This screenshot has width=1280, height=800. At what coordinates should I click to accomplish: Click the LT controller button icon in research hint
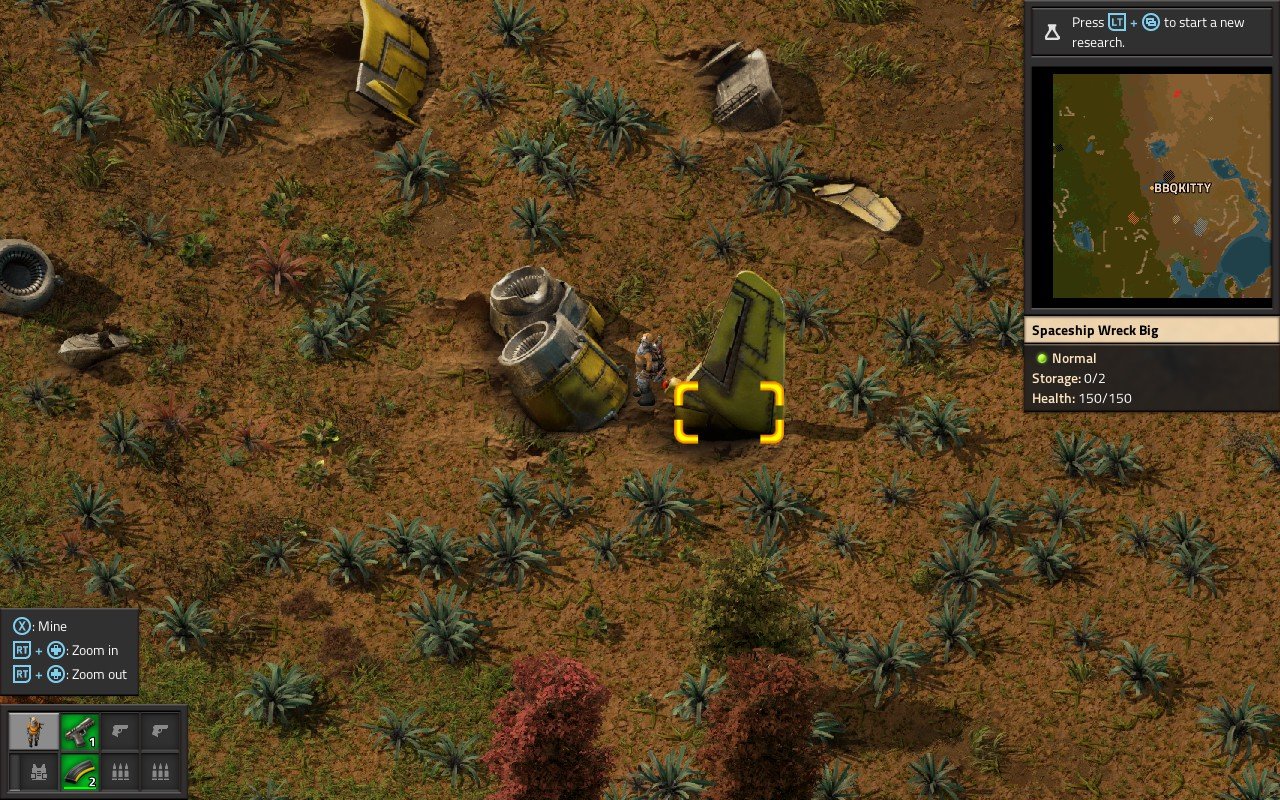click(1115, 21)
